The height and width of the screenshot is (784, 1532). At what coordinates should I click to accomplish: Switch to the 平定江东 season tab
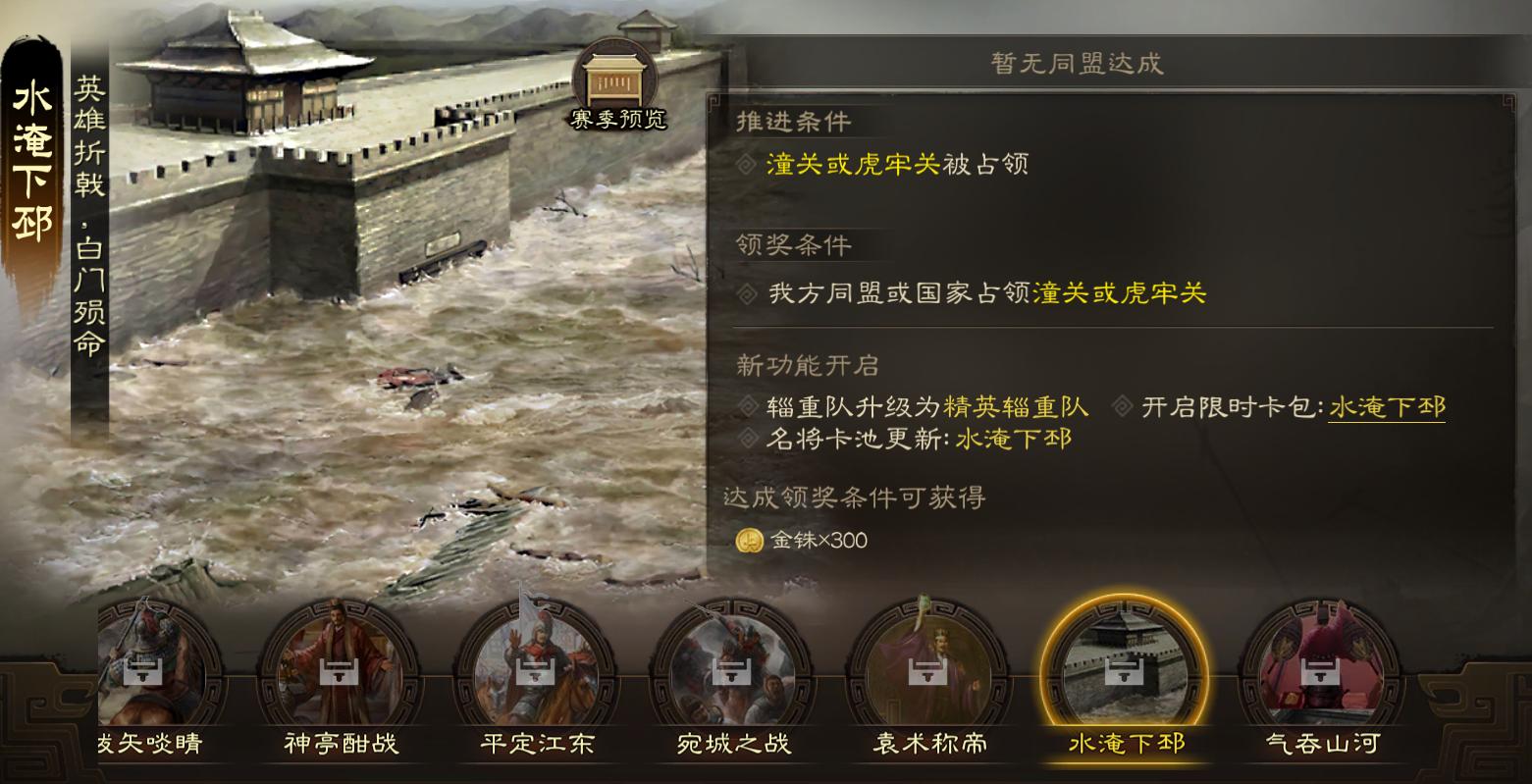pyautogui.click(x=534, y=743)
